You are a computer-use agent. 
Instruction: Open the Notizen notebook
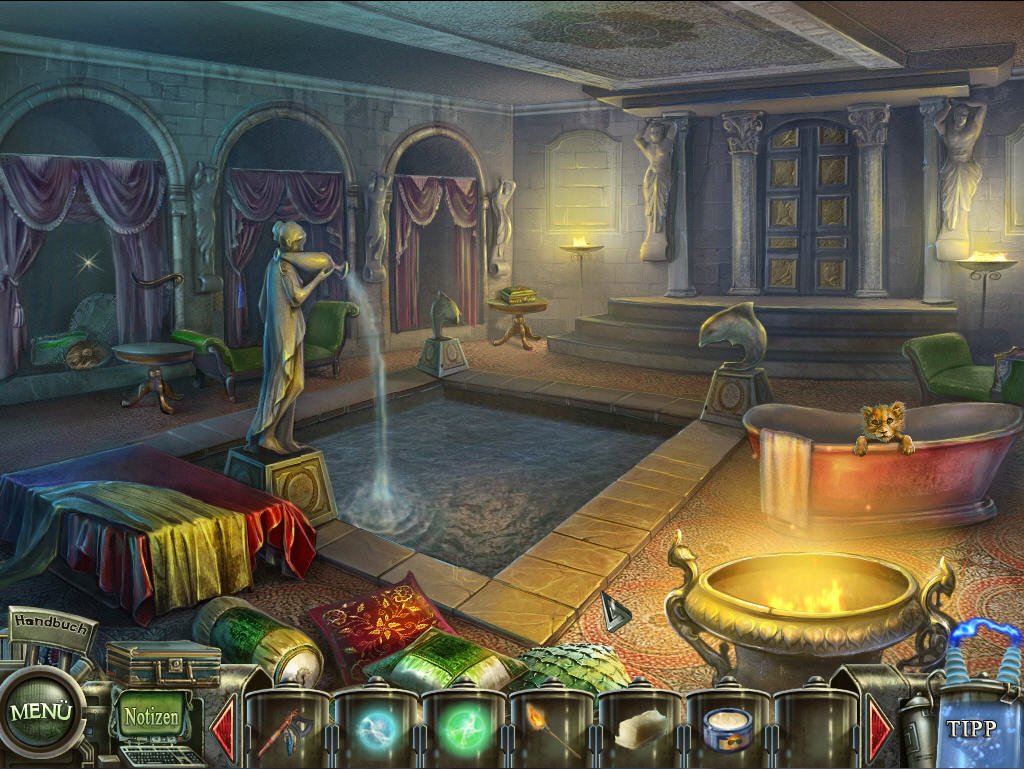point(152,716)
